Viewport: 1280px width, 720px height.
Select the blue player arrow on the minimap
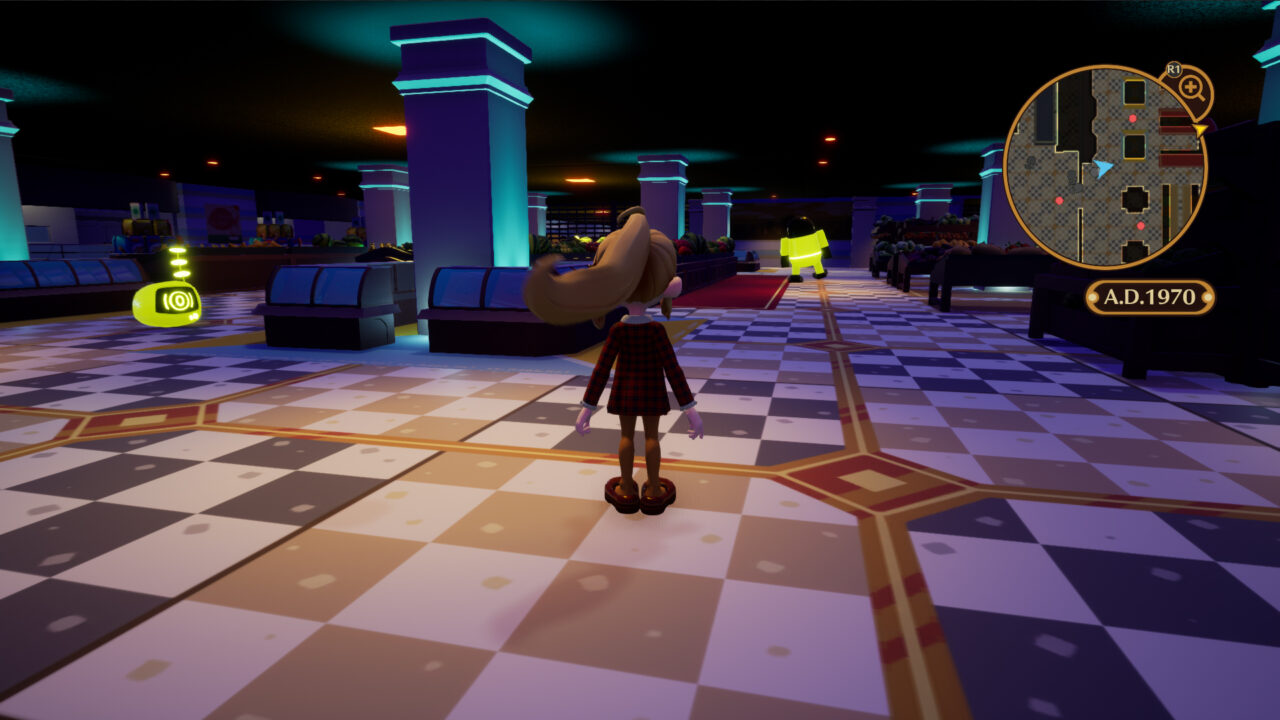click(1102, 168)
